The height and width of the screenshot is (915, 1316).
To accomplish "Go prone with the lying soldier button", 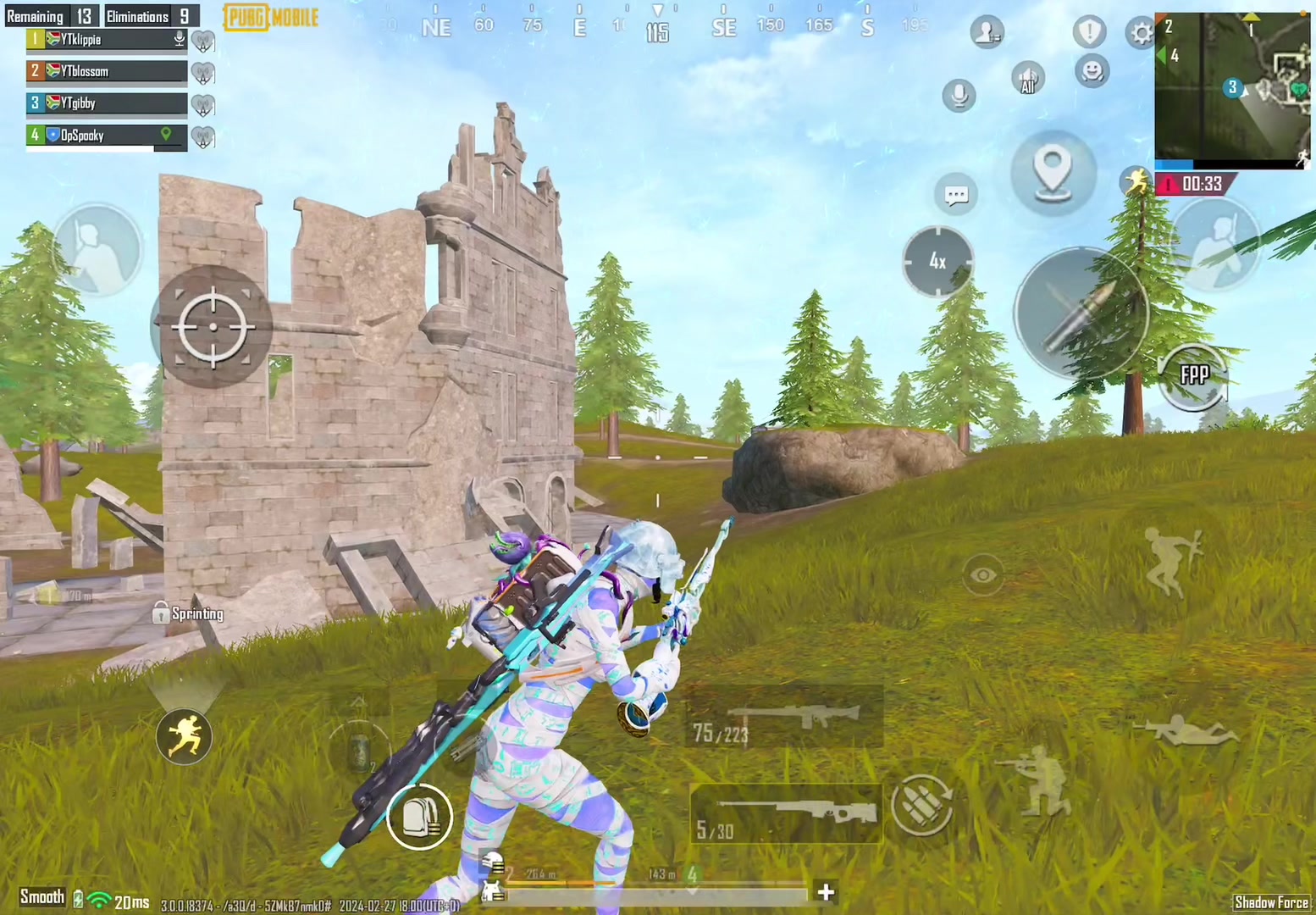I will point(1186,729).
